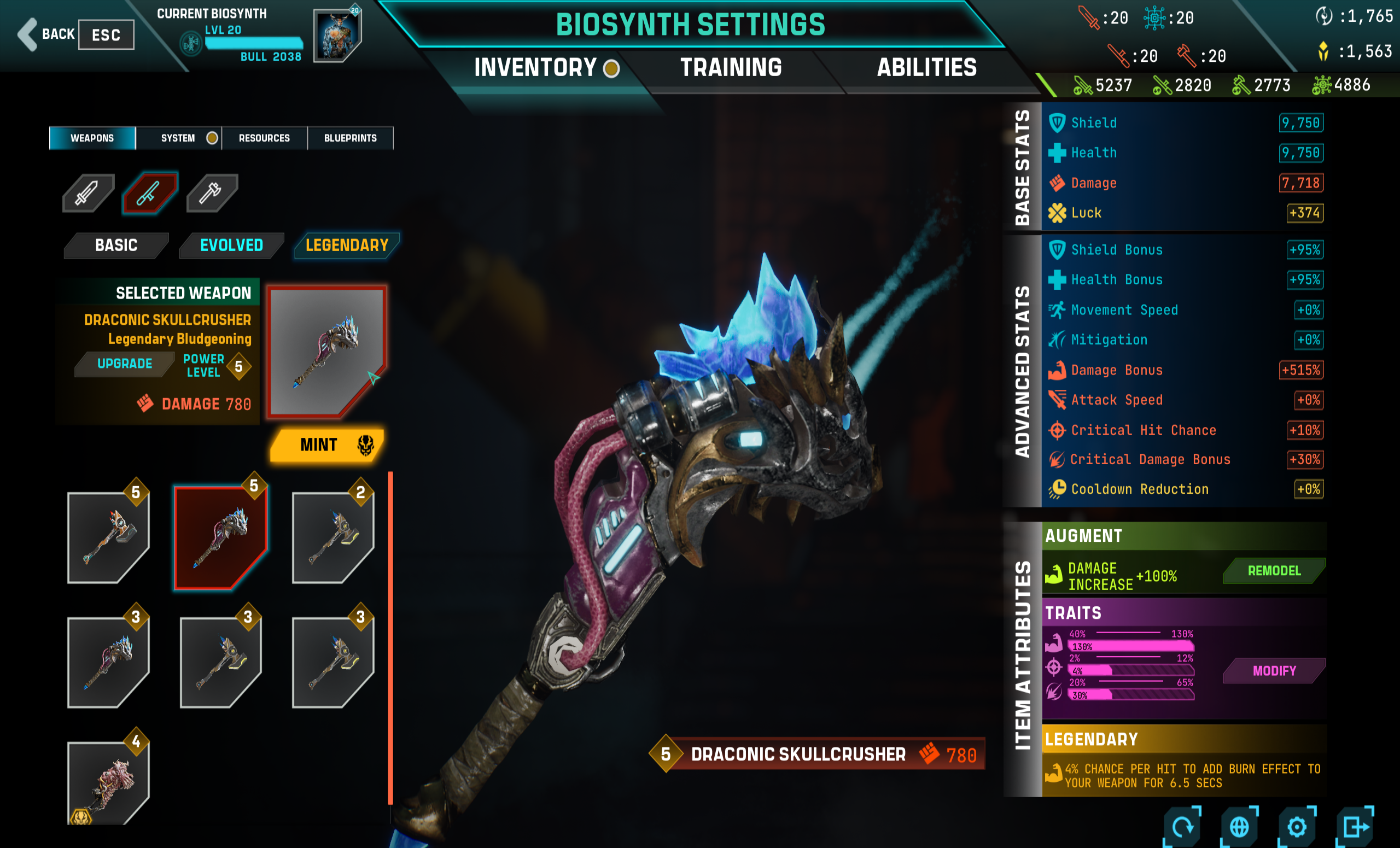Select the Inventory tab

click(x=535, y=68)
